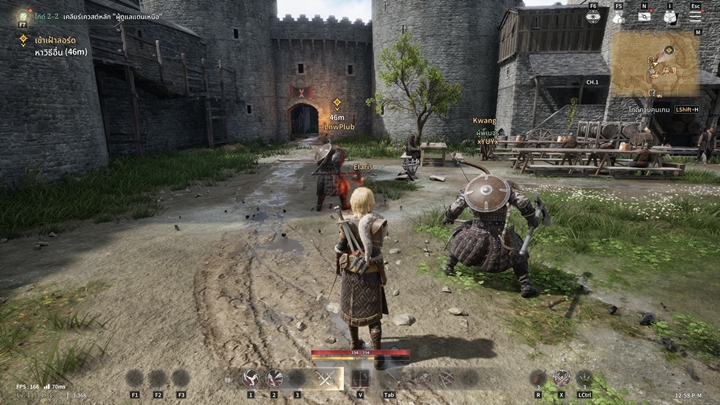Screen dimensions: 720x405
Task: Open the main menu hamburger icon
Action: pyautogui.click(x=696, y=16)
